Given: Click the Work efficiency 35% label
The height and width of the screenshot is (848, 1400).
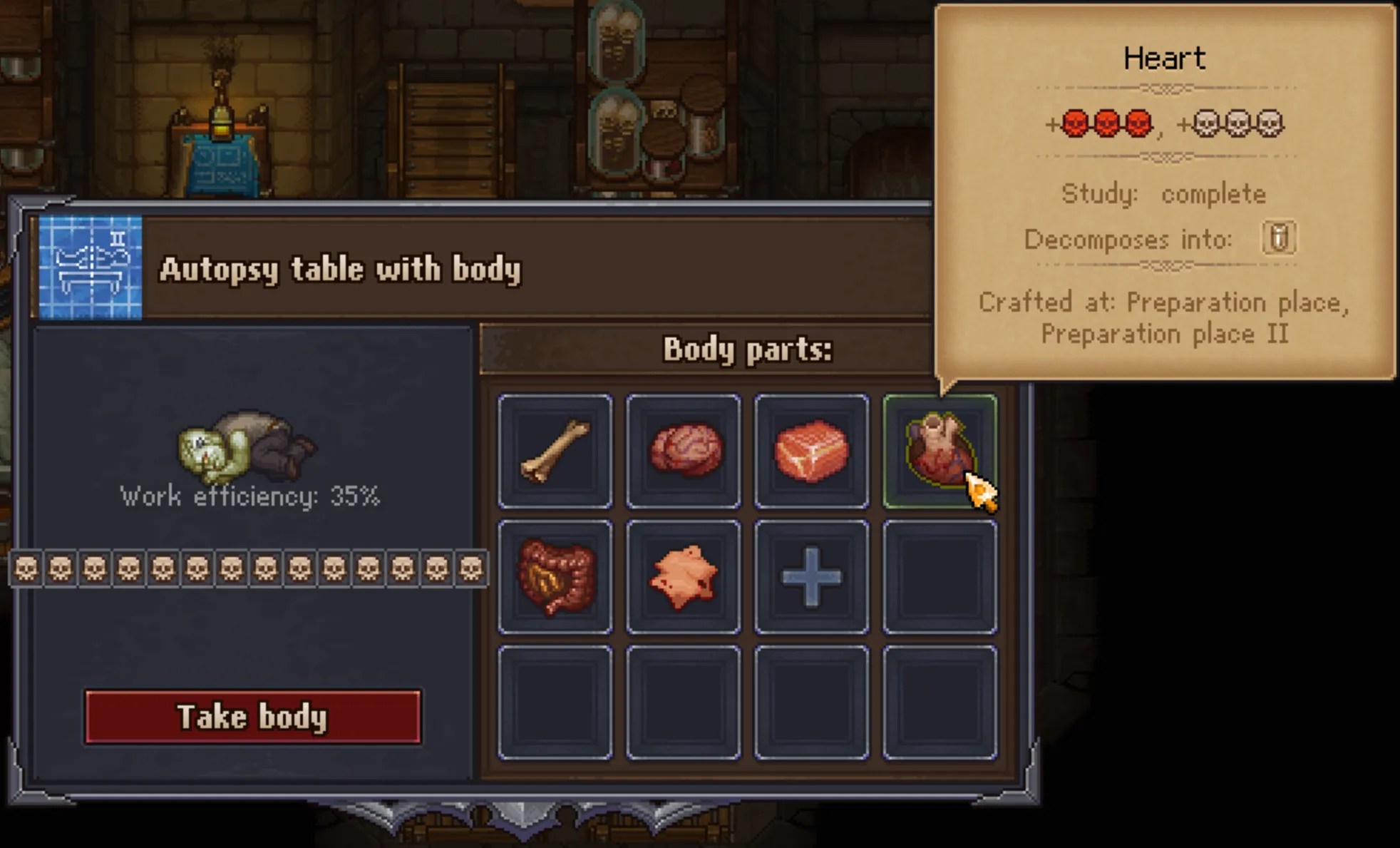Looking at the screenshot, I should (252, 496).
